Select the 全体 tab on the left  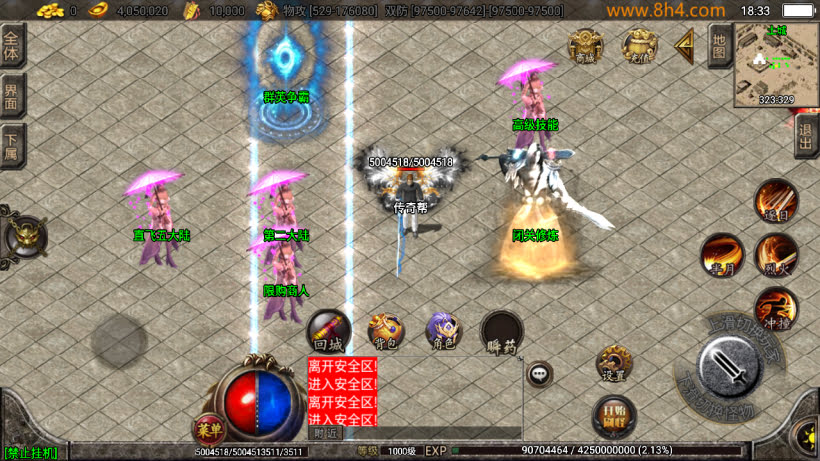point(12,48)
